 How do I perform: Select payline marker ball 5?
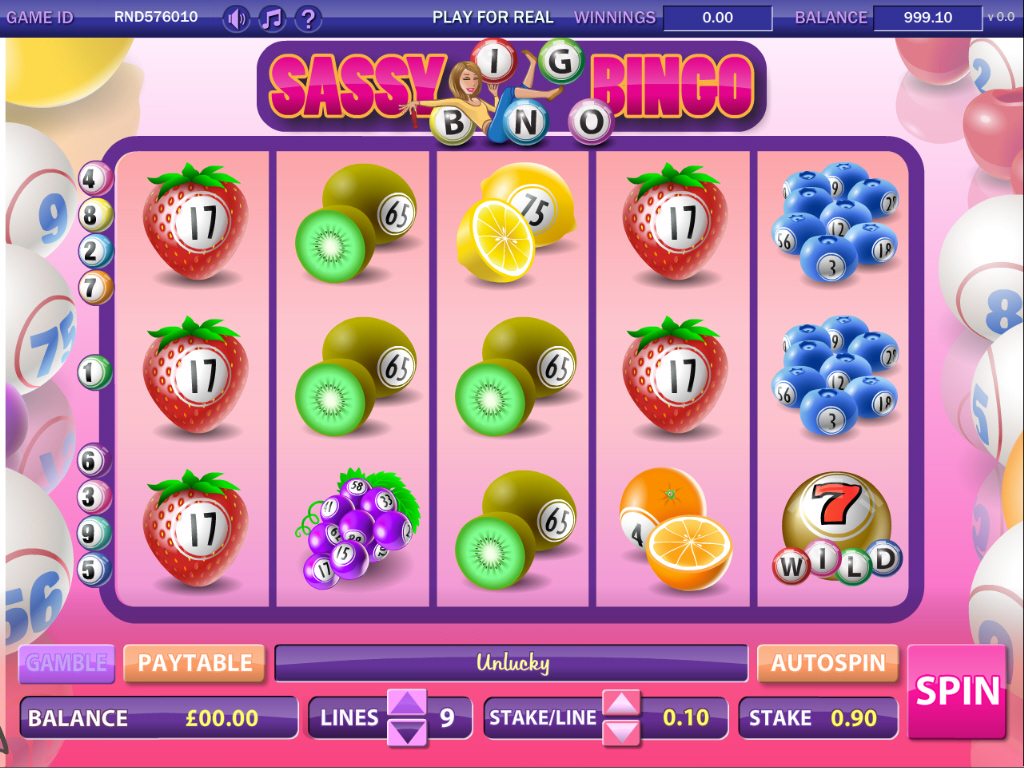(93, 569)
